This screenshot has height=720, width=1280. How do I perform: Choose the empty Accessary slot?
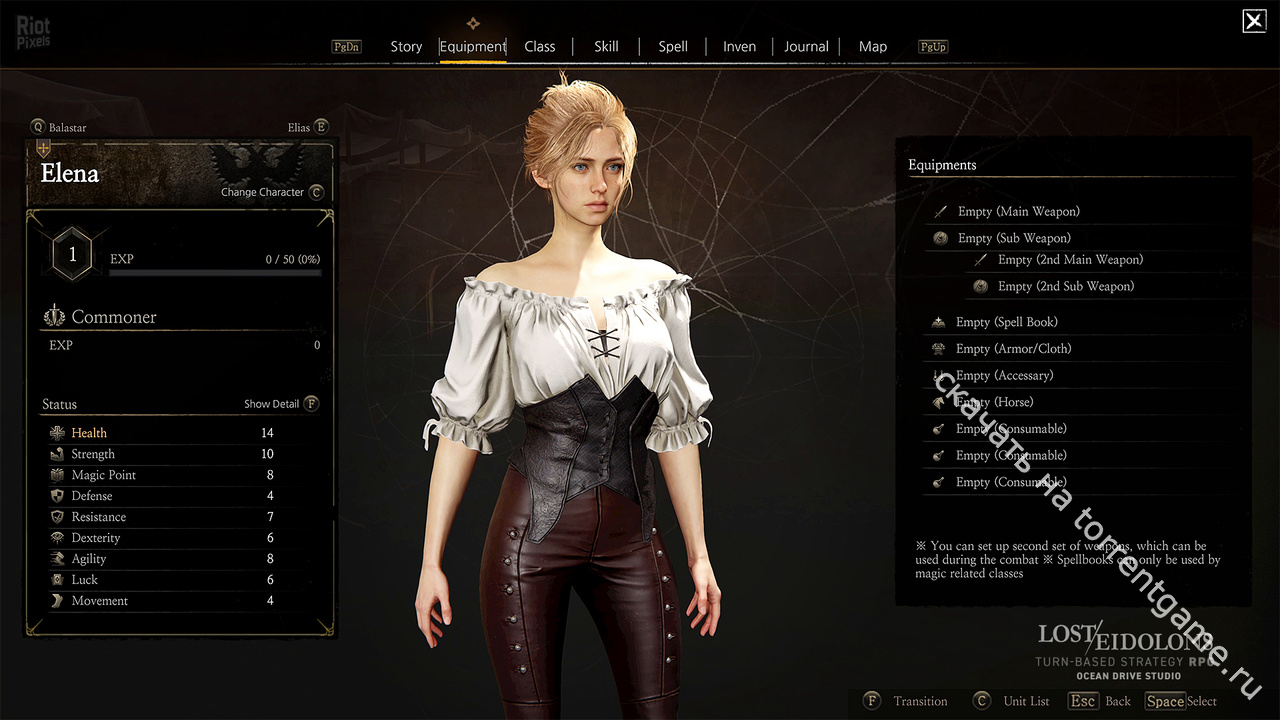pyautogui.click(x=1004, y=376)
